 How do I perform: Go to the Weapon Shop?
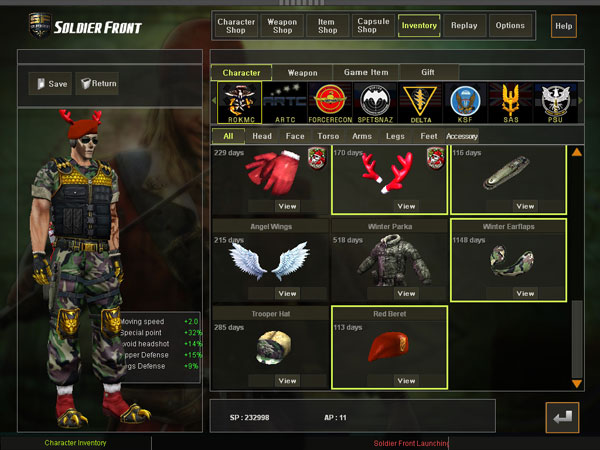pyautogui.click(x=282, y=25)
